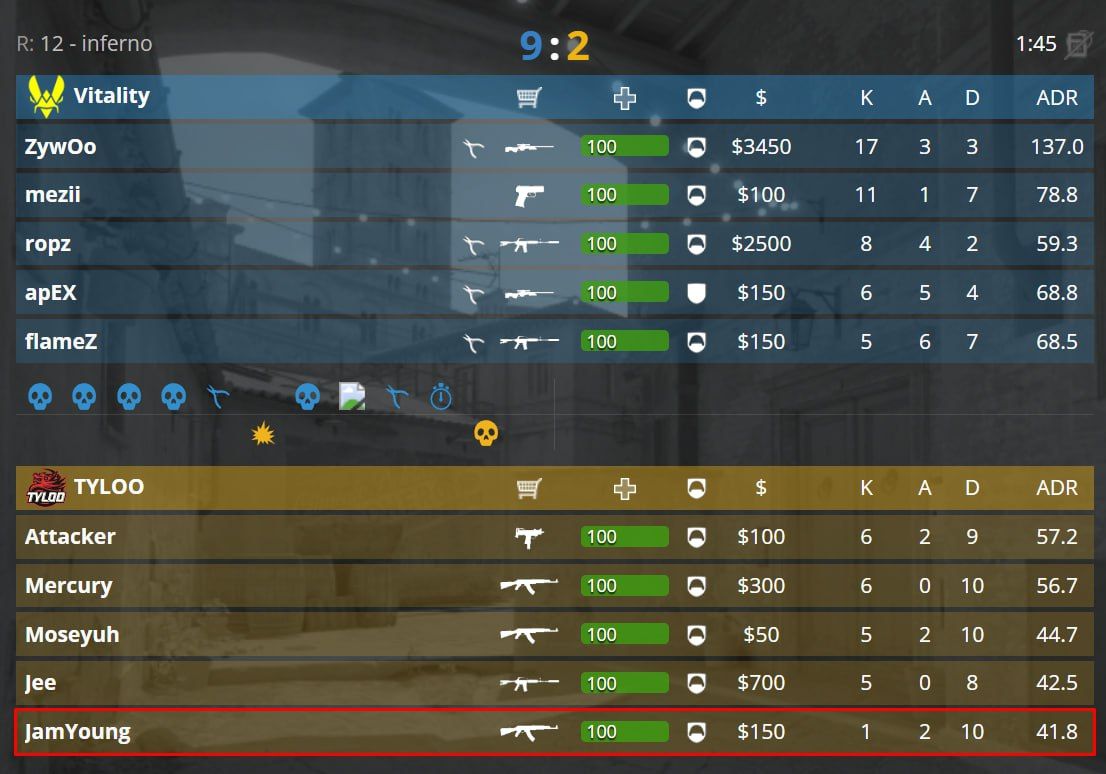1106x774 pixels.
Task: Open the Vitality team name link
Action: pos(111,96)
